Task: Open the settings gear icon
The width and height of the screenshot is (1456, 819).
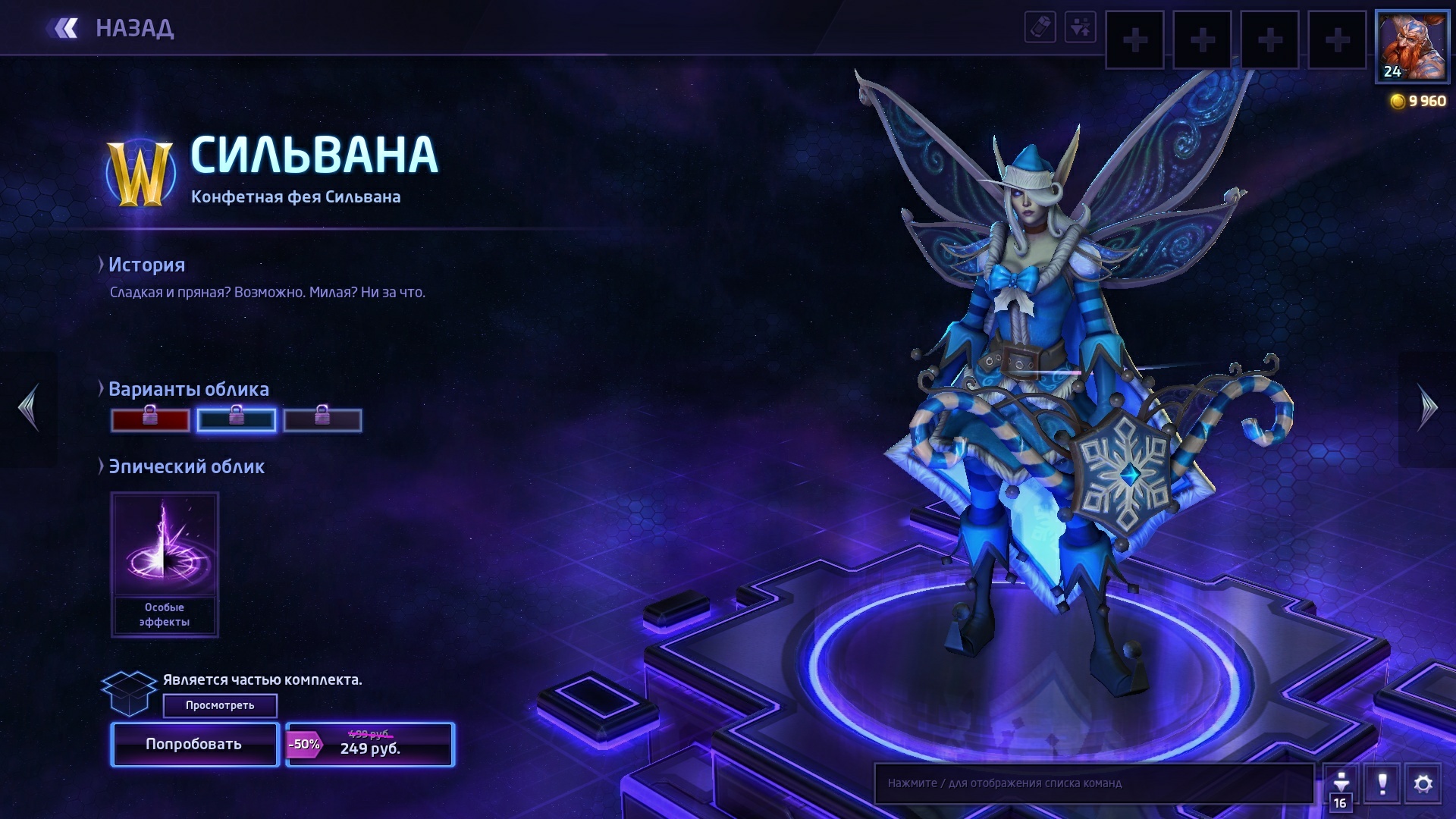Action: coord(1423,783)
